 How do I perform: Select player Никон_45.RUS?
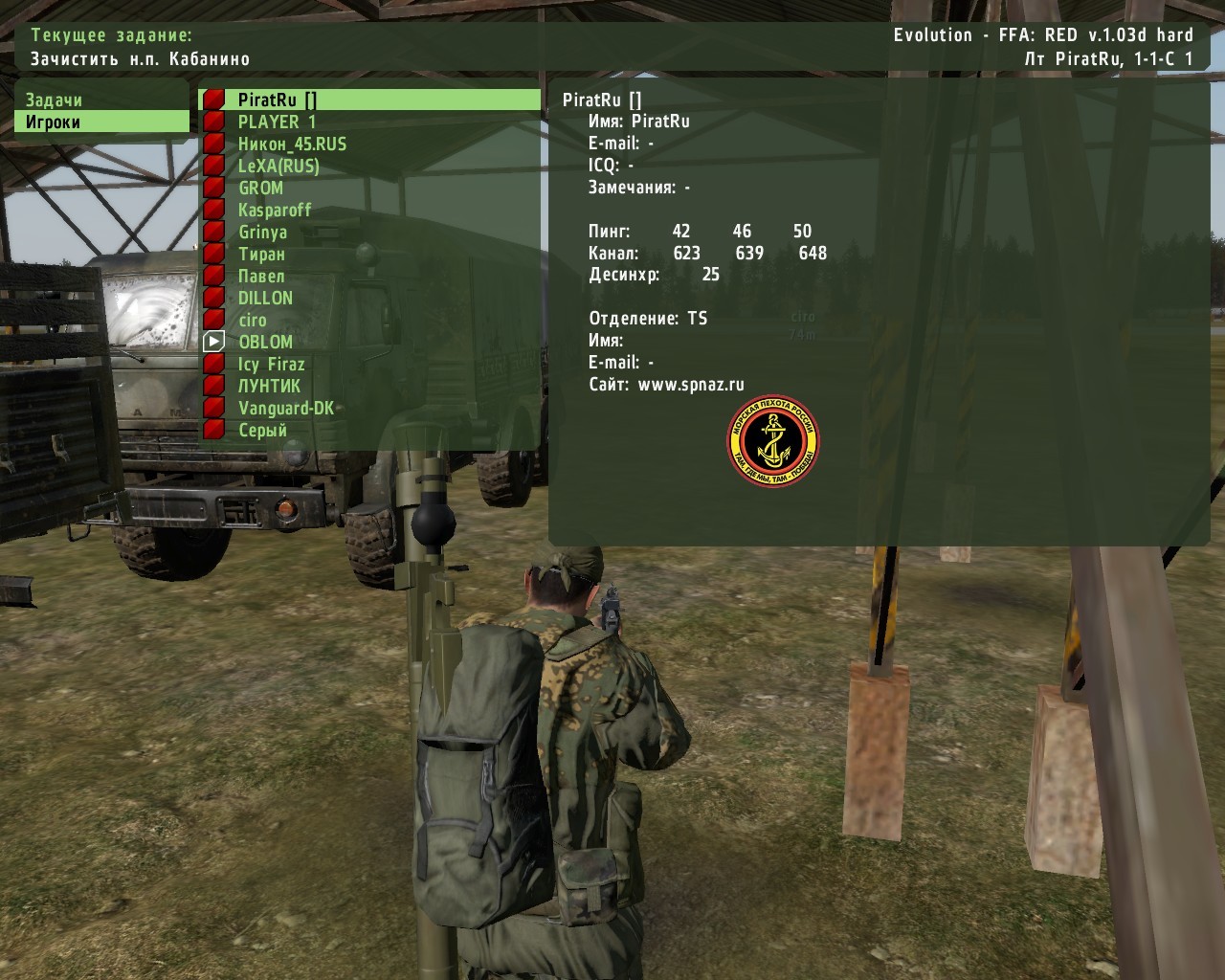click(292, 144)
